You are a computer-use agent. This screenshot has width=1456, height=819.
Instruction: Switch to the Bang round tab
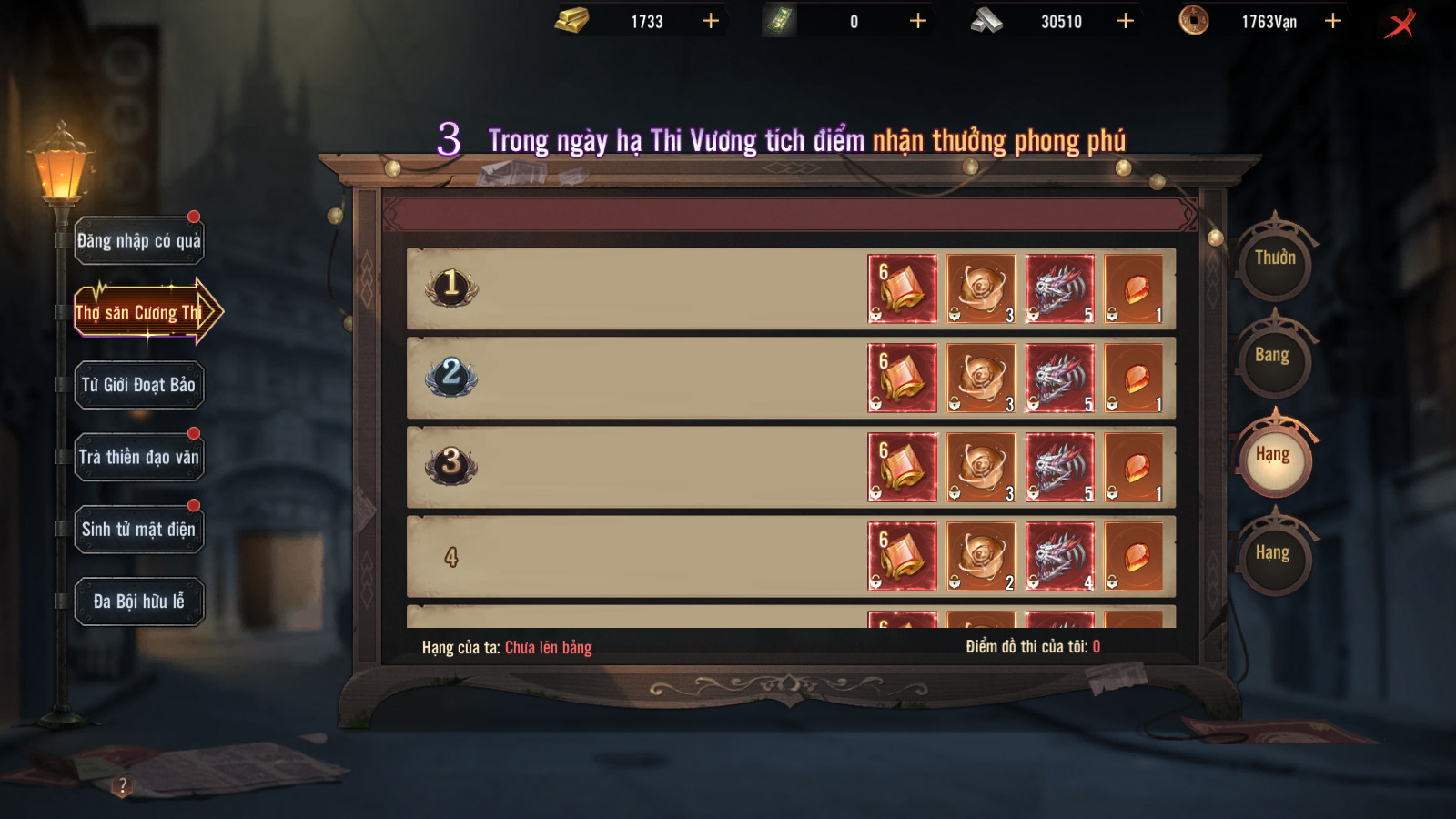(1273, 357)
